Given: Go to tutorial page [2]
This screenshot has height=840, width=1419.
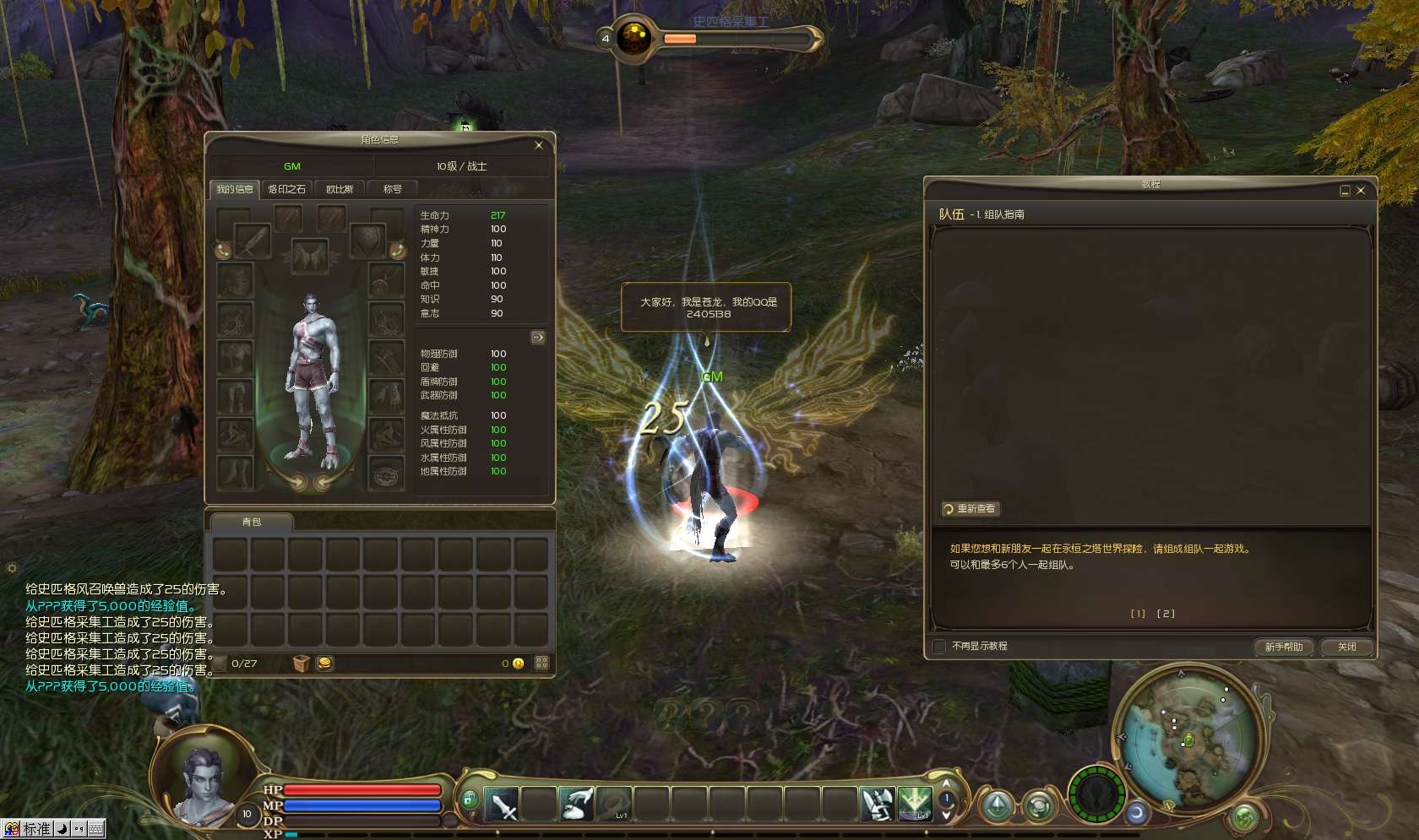Looking at the screenshot, I should (1166, 614).
